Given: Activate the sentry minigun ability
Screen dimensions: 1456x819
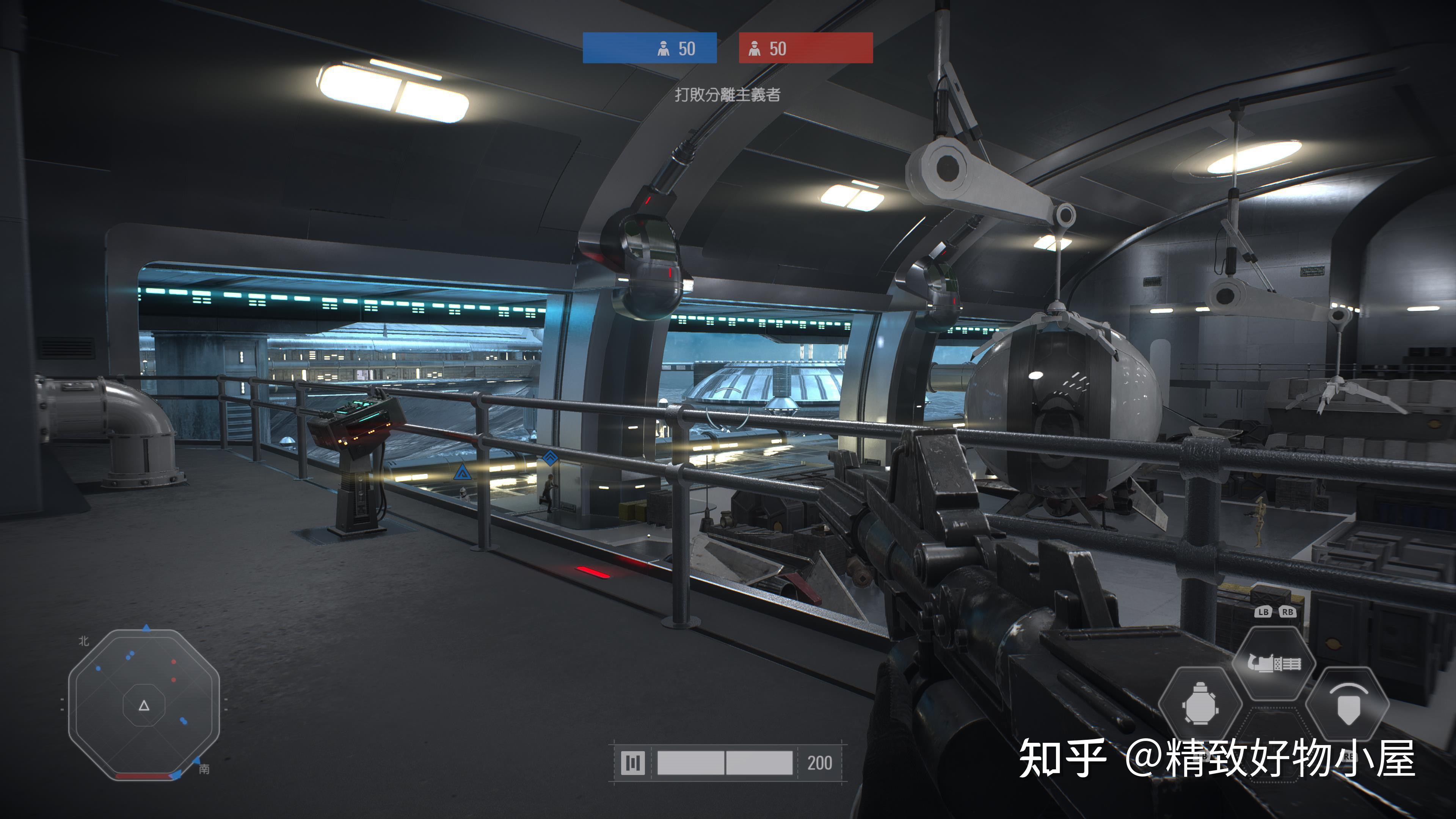Looking at the screenshot, I should pyautogui.click(x=1274, y=663).
